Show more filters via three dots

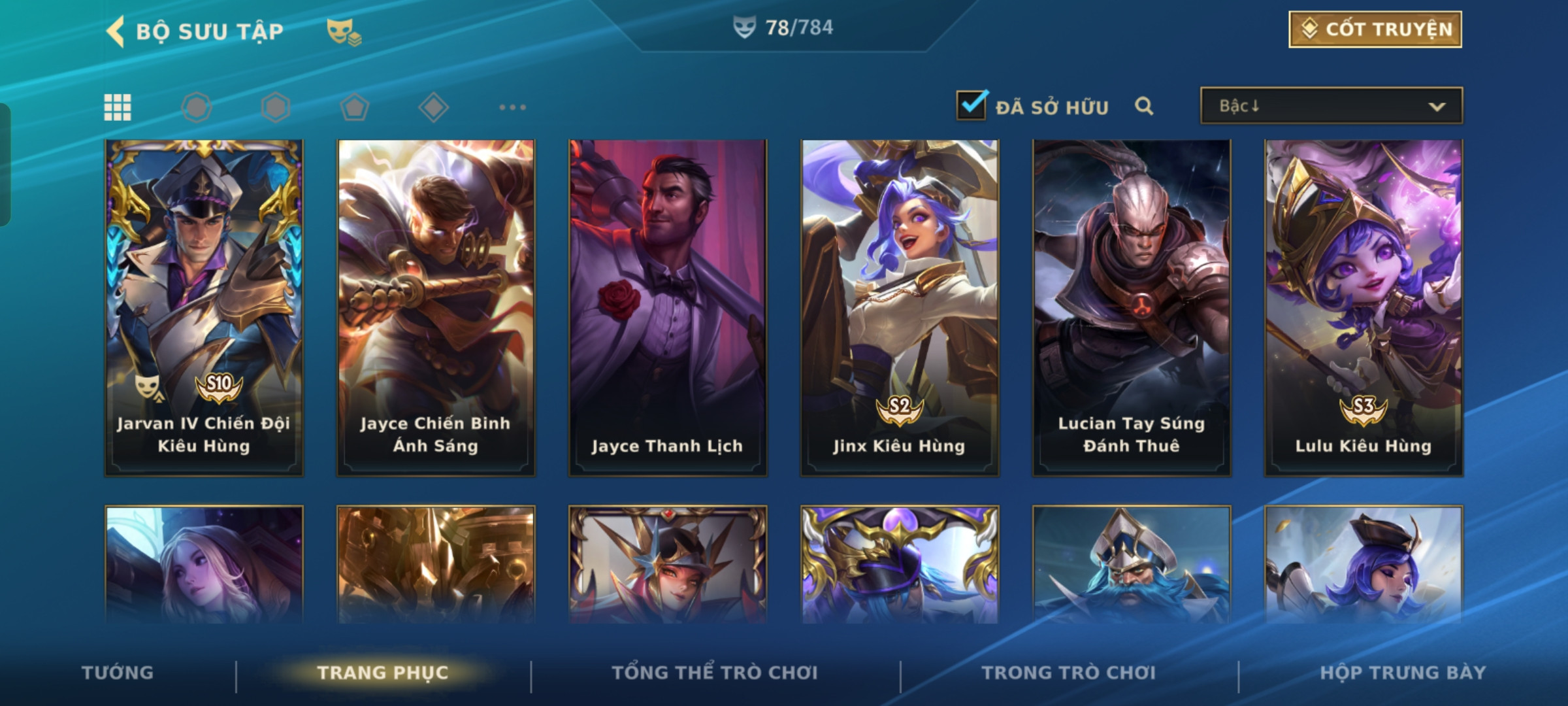(512, 107)
